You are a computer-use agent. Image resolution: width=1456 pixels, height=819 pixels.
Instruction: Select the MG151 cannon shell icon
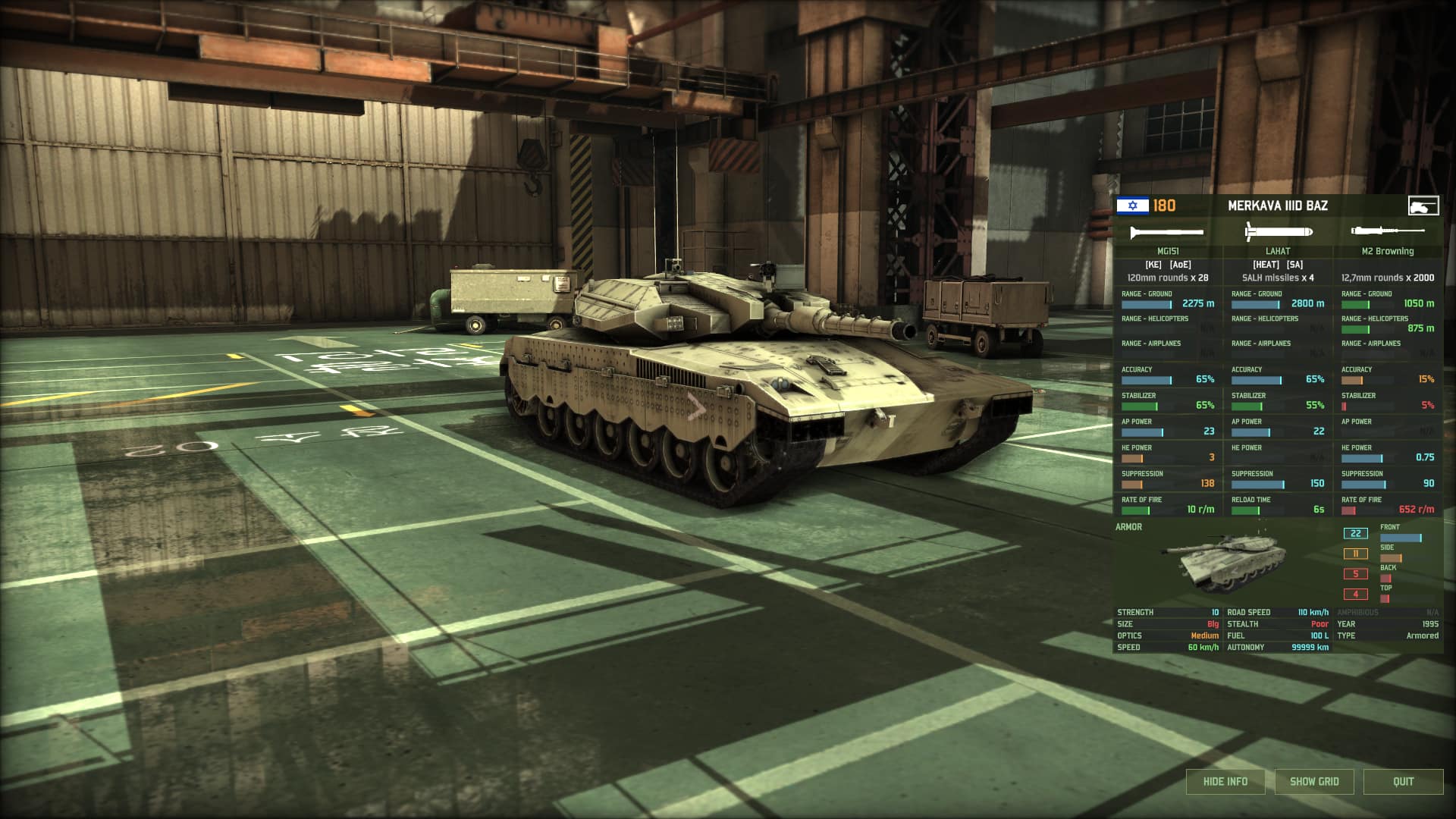click(x=1165, y=233)
